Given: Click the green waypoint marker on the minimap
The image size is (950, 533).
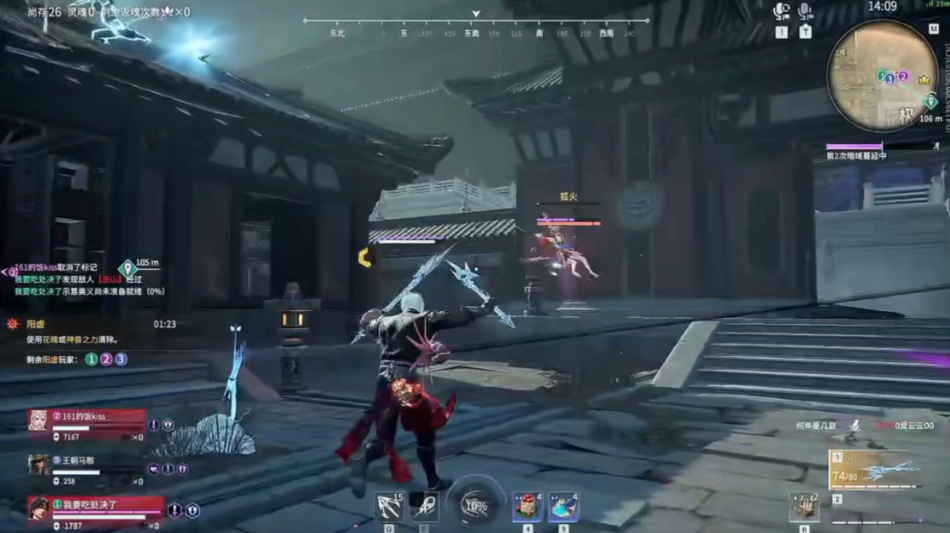Looking at the screenshot, I should [931, 101].
